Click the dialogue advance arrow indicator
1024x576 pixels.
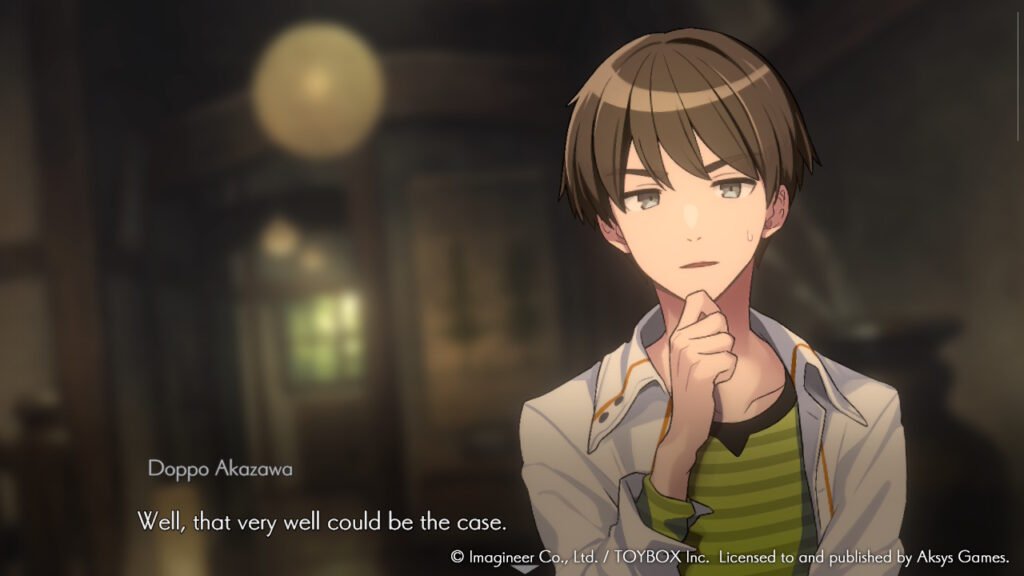(524, 569)
